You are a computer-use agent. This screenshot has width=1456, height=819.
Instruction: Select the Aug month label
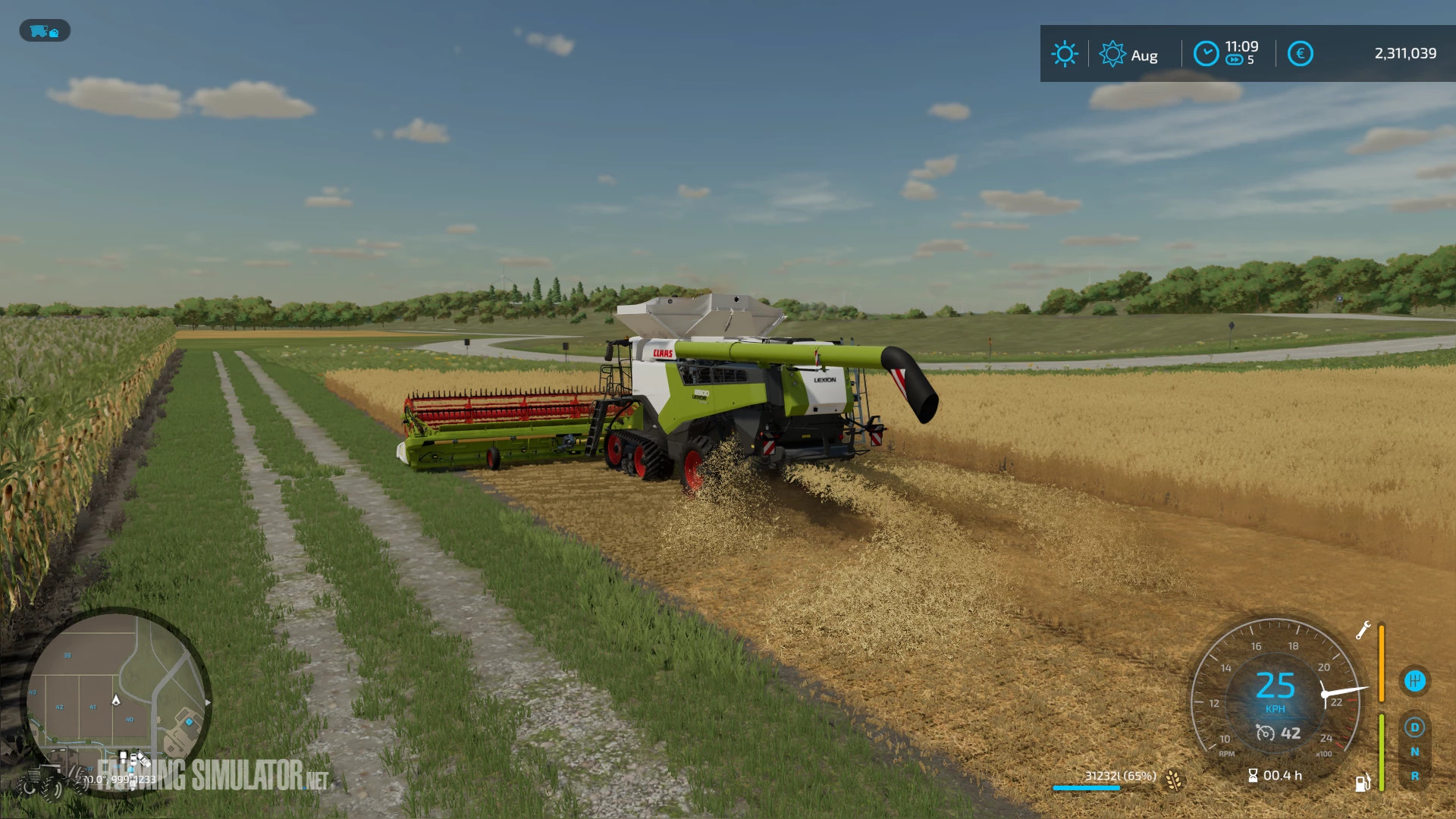[x=1145, y=55]
